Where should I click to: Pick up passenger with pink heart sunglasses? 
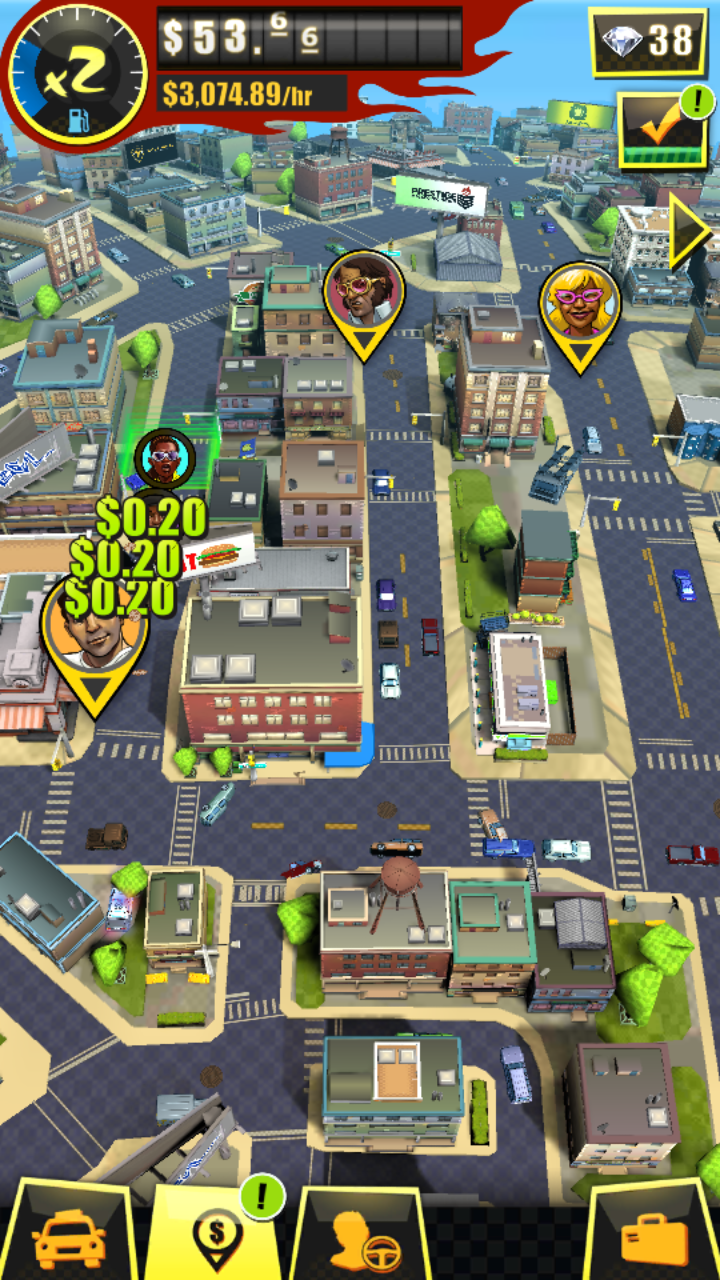[364, 292]
